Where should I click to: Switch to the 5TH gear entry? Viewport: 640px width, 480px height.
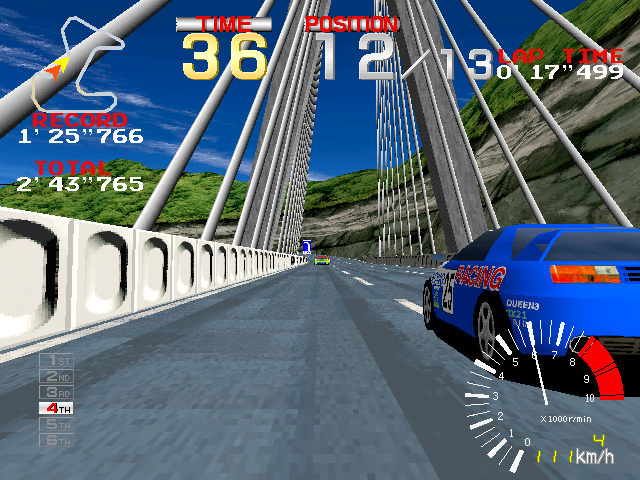point(55,424)
